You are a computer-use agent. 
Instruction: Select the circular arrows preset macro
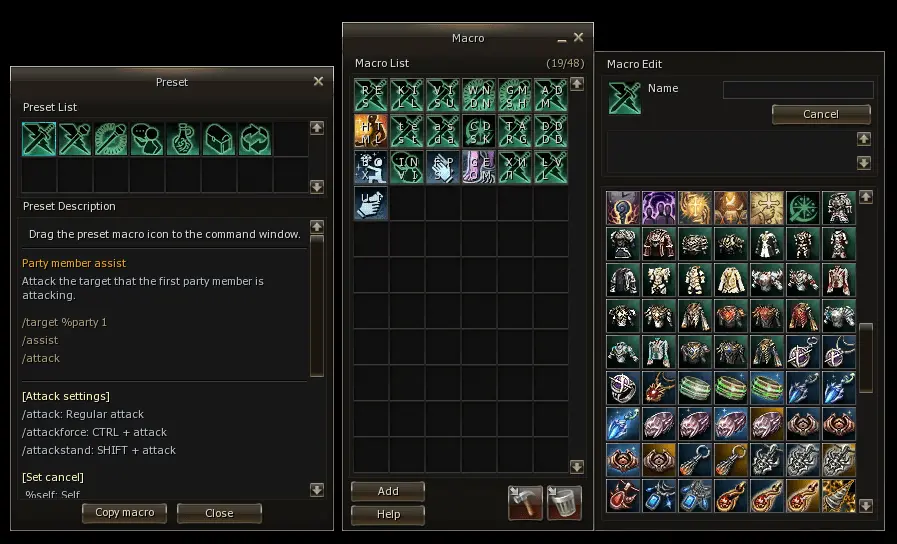click(255, 139)
